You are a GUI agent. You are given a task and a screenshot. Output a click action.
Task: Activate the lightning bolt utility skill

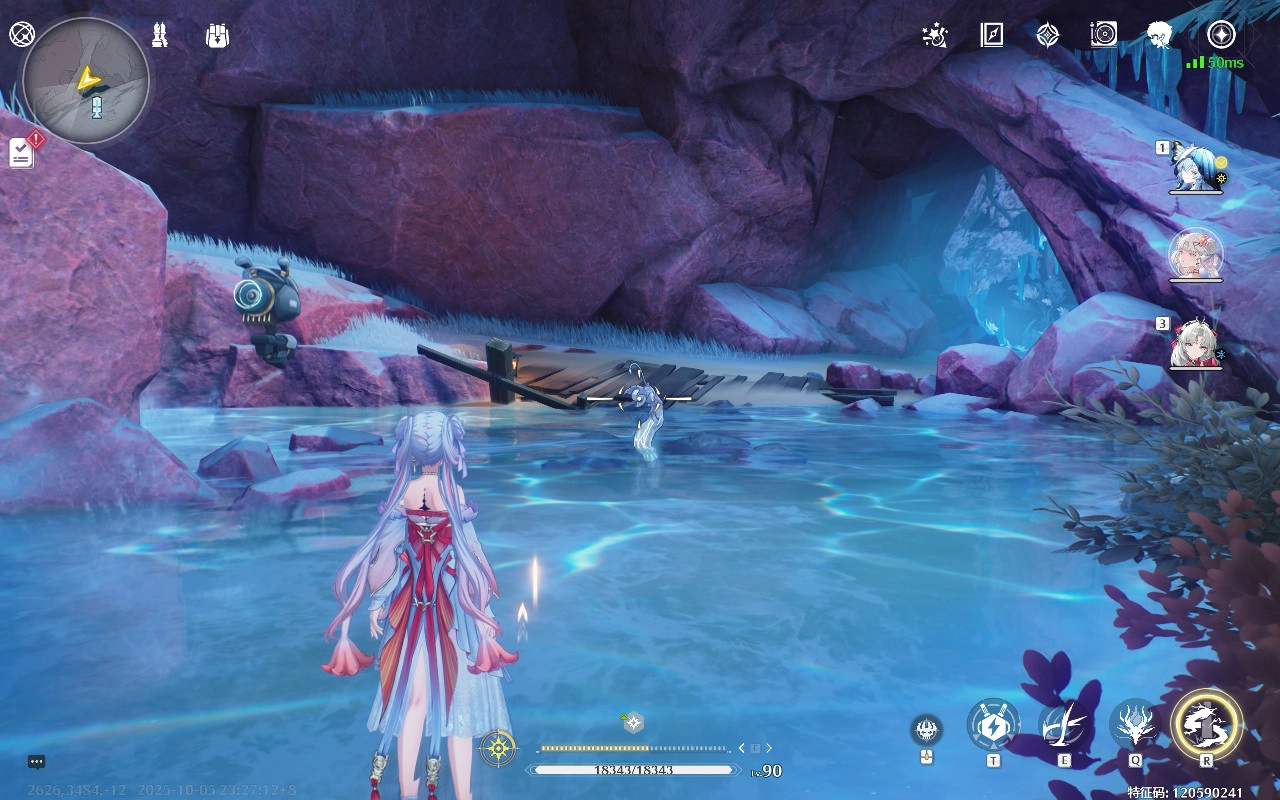(993, 724)
